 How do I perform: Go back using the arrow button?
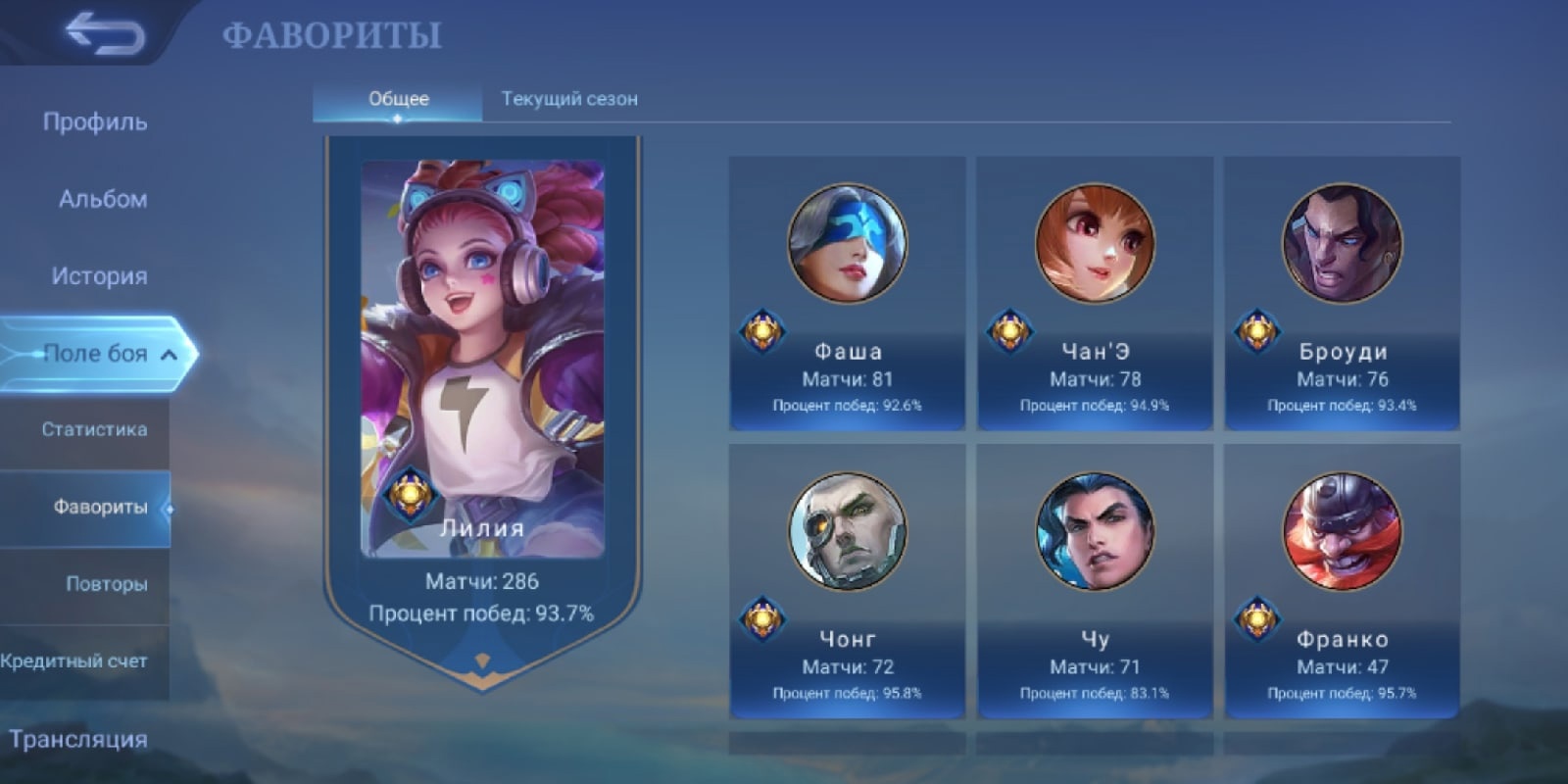tap(104, 34)
